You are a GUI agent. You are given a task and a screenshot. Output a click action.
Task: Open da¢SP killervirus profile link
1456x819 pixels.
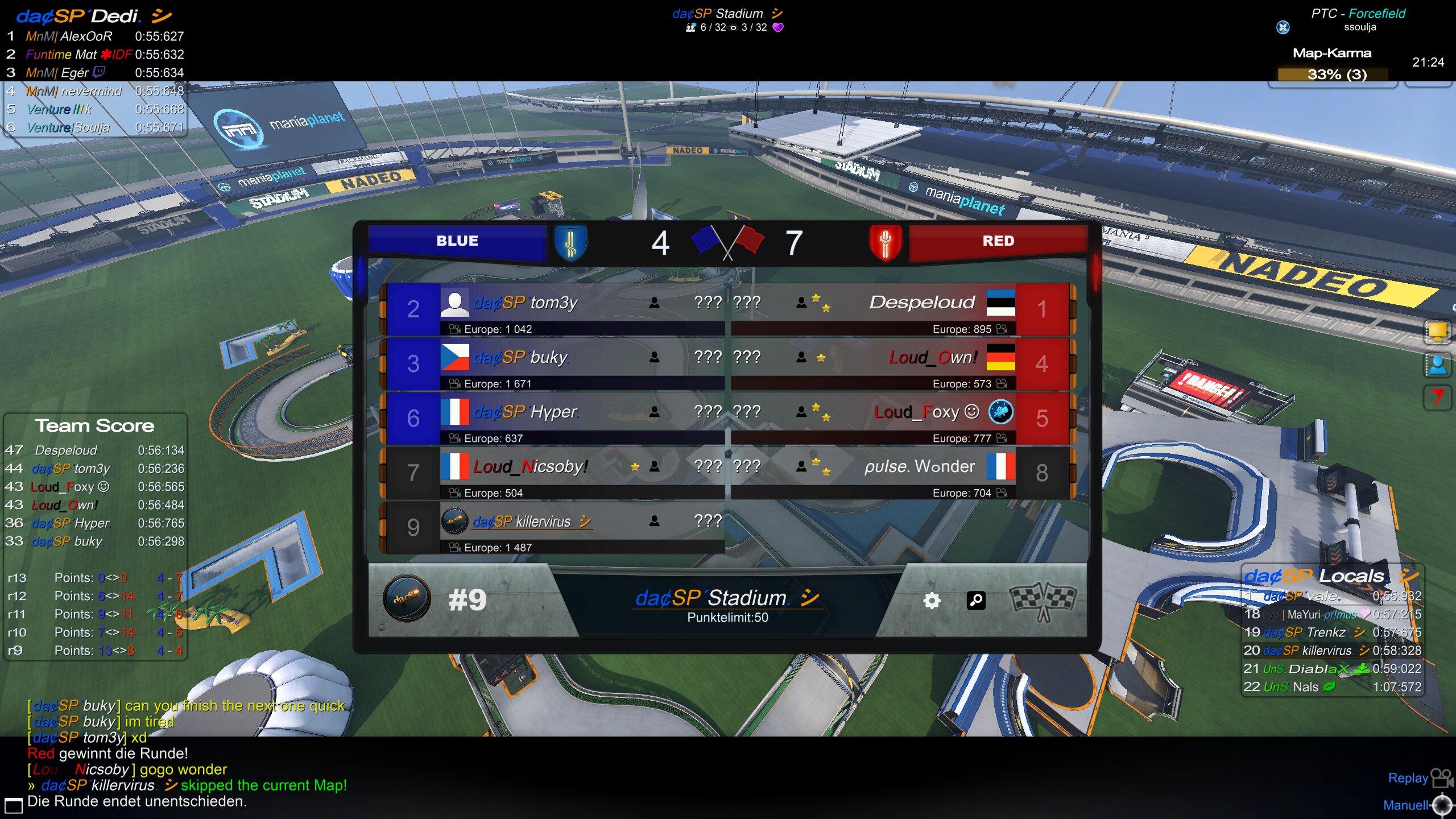point(532,522)
